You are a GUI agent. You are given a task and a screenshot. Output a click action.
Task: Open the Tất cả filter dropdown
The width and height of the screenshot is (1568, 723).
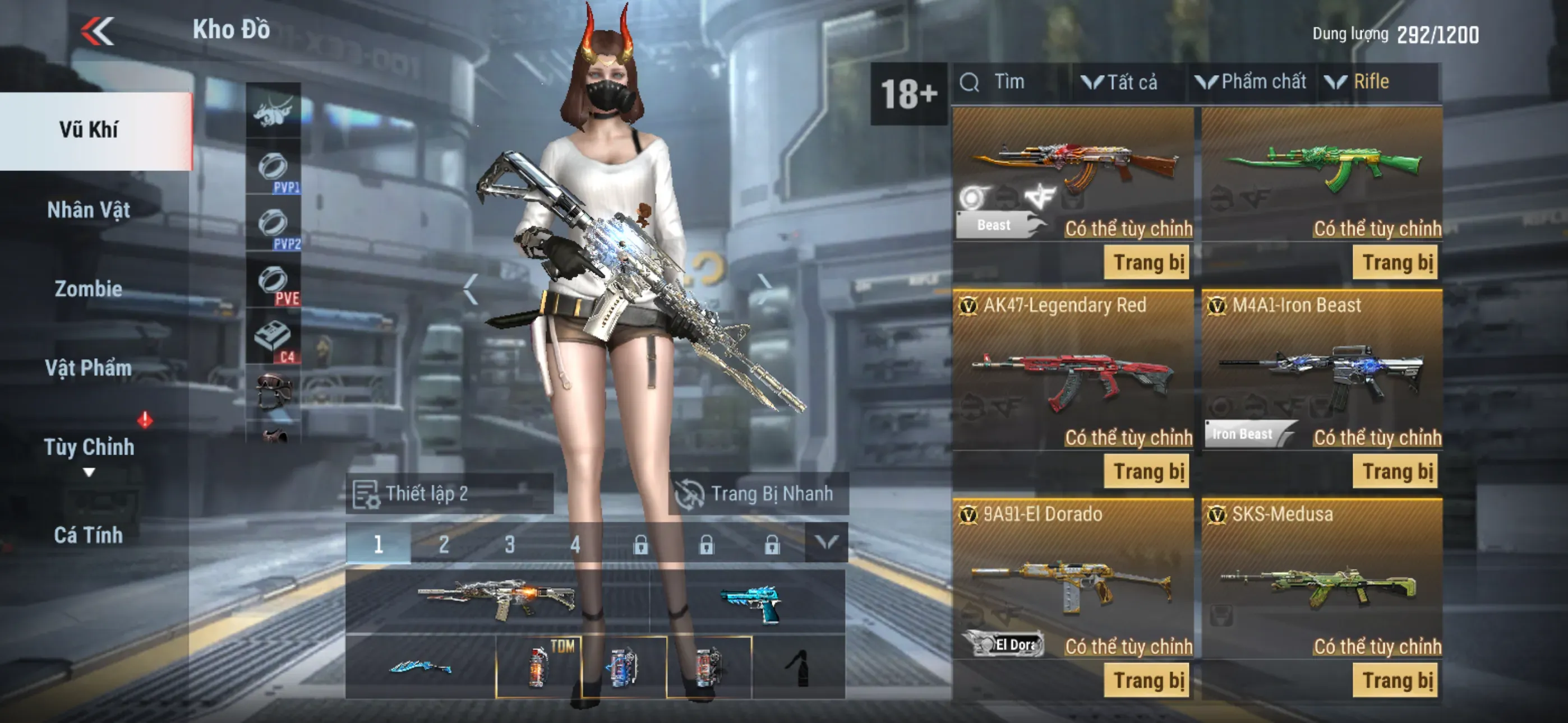coord(1120,82)
